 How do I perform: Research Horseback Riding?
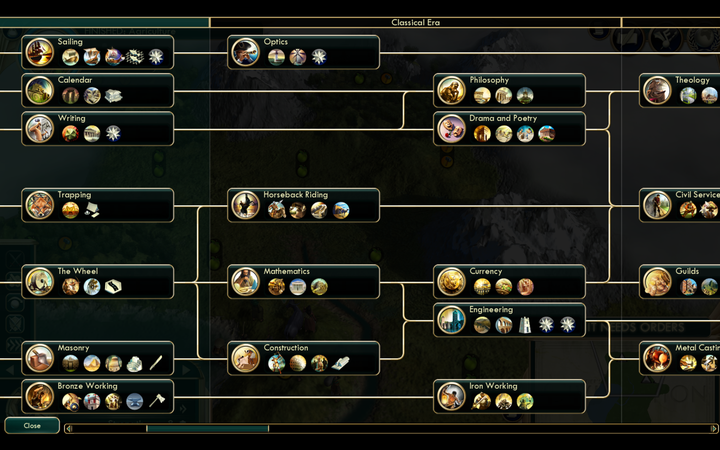(304, 205)
